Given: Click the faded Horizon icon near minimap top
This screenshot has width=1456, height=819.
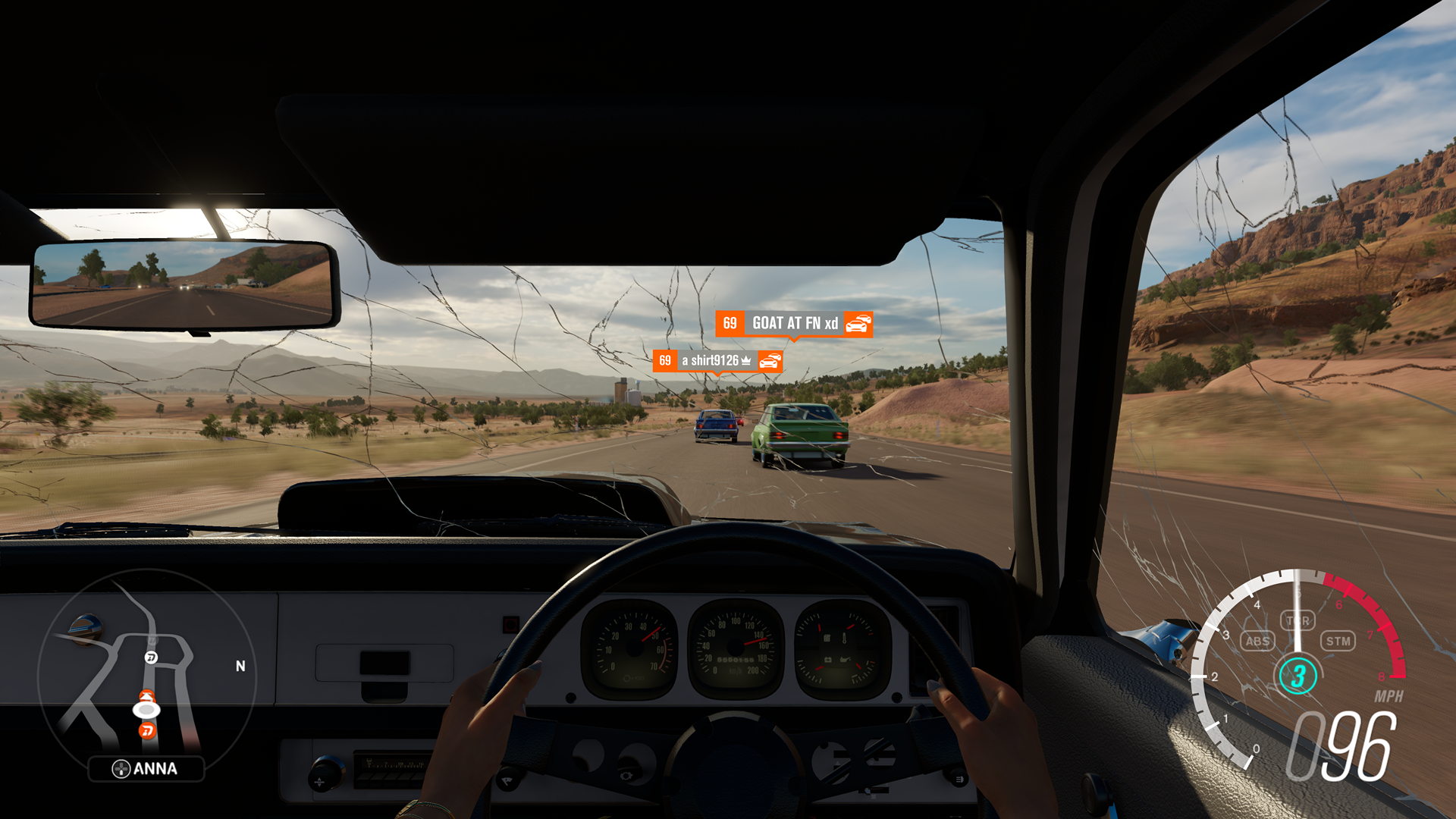Looking at the screenshot, I should 152,641.
